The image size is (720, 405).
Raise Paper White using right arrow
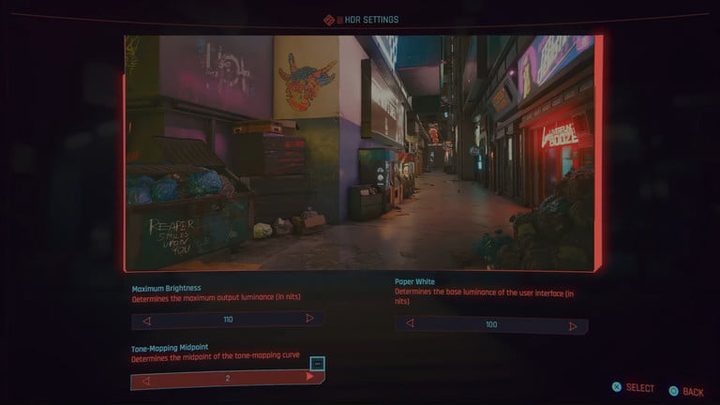tap(572, 326)
